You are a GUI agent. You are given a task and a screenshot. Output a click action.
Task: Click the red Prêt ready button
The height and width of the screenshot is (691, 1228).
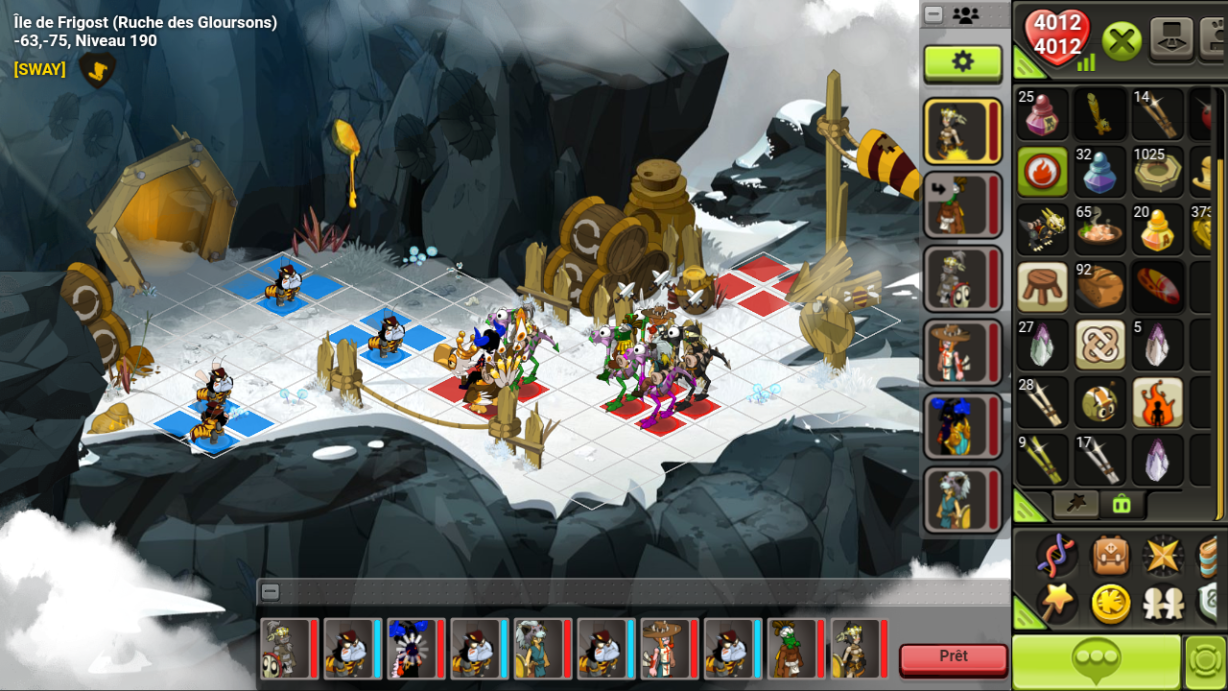click(x=953, y=658)
